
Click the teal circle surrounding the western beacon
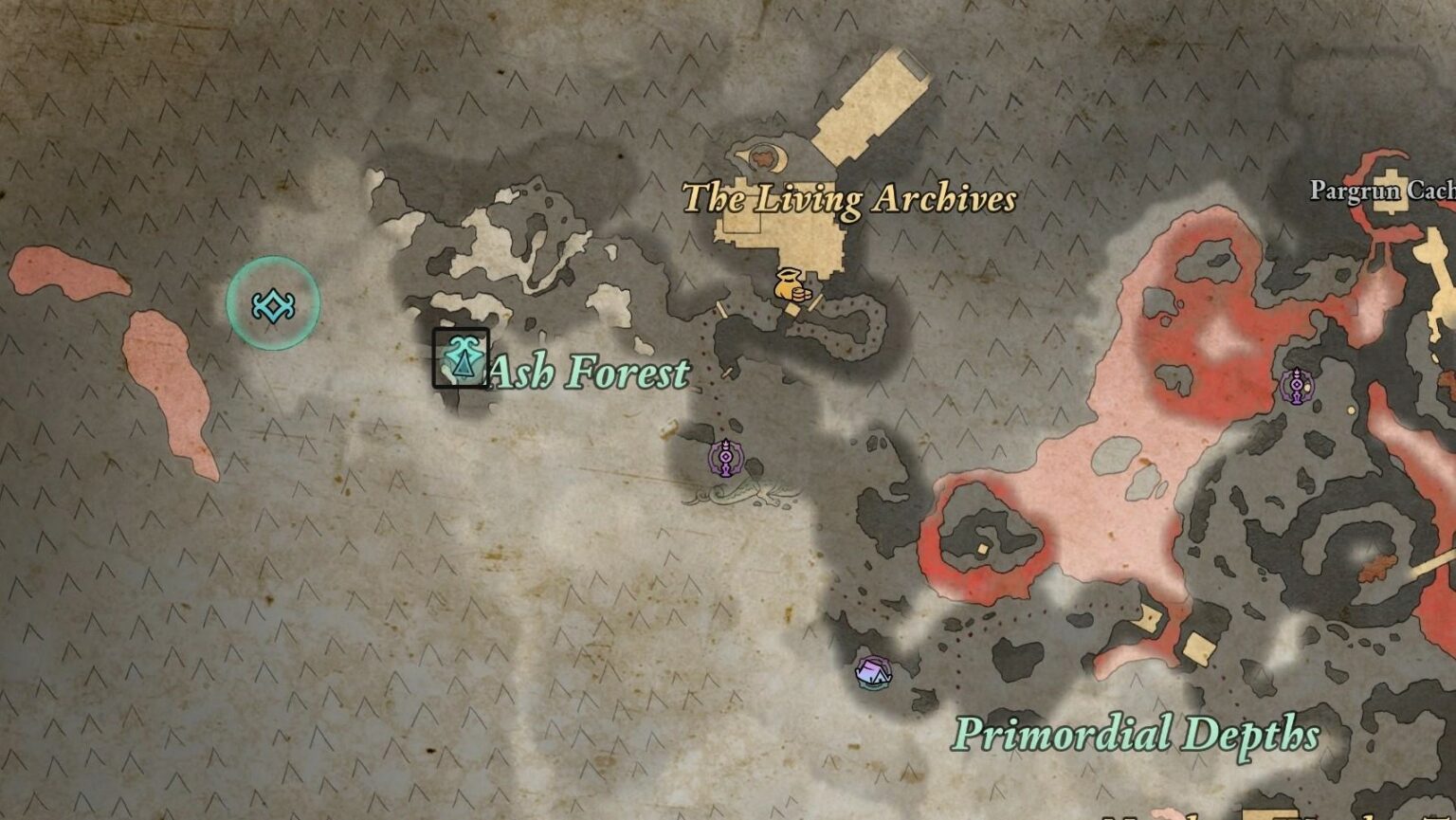pyautogui.click(x=272, y=264)
